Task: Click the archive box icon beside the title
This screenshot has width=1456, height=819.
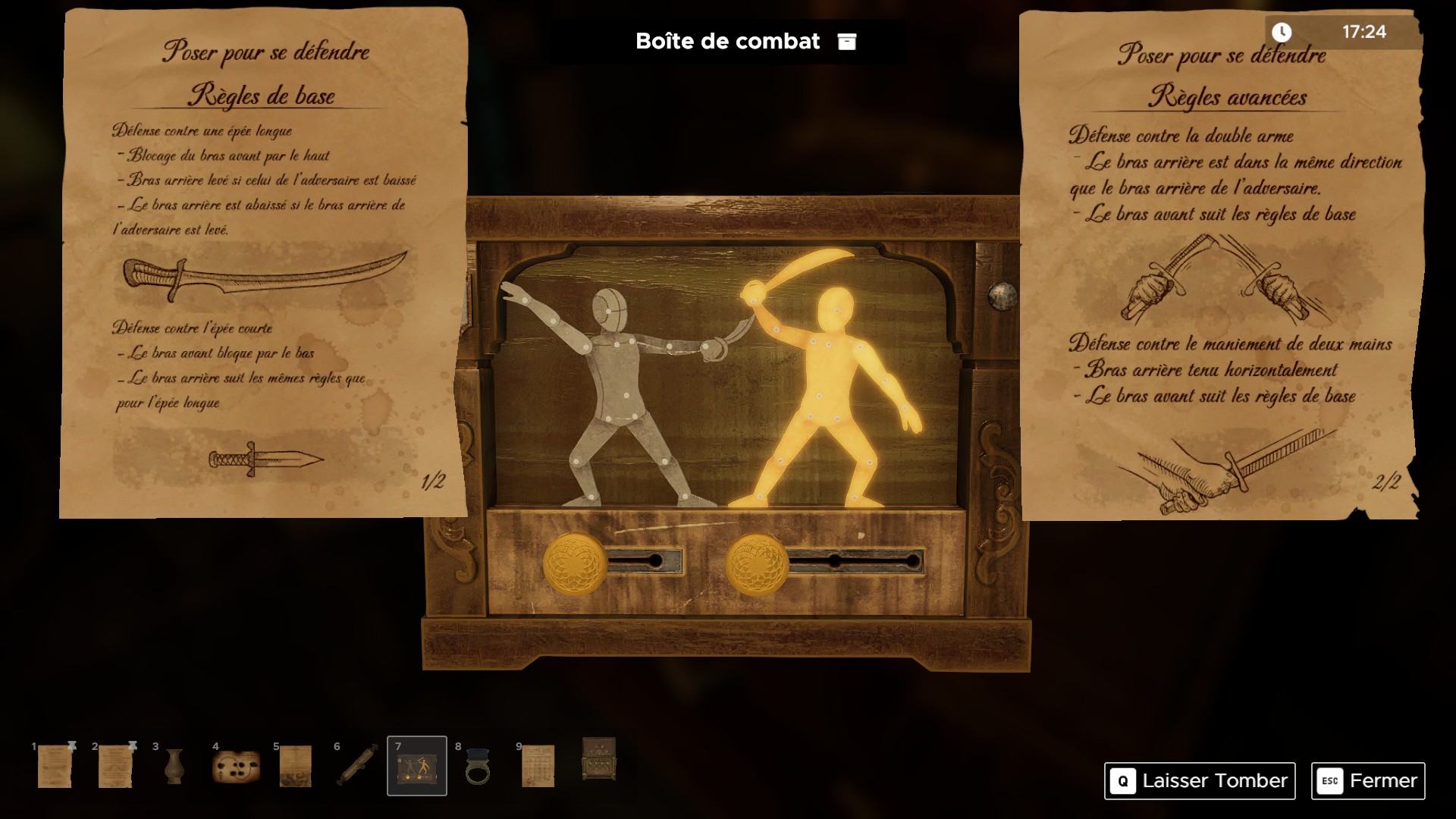Action: pyautogui.click(x=846, y=42)
